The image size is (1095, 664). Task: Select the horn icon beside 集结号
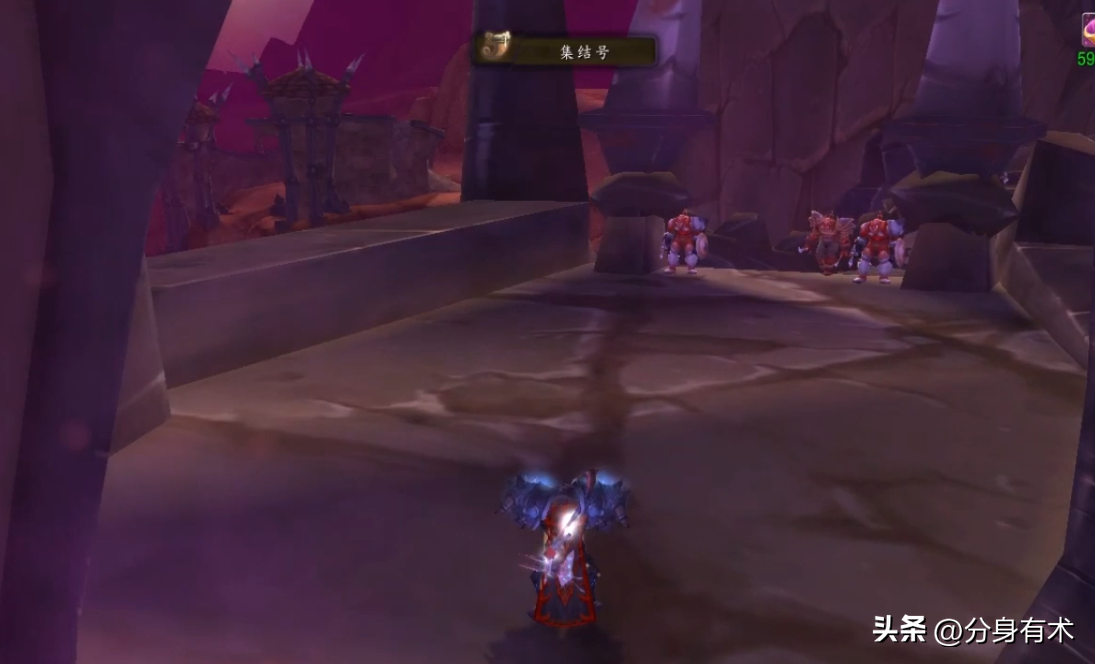(492, 49)
